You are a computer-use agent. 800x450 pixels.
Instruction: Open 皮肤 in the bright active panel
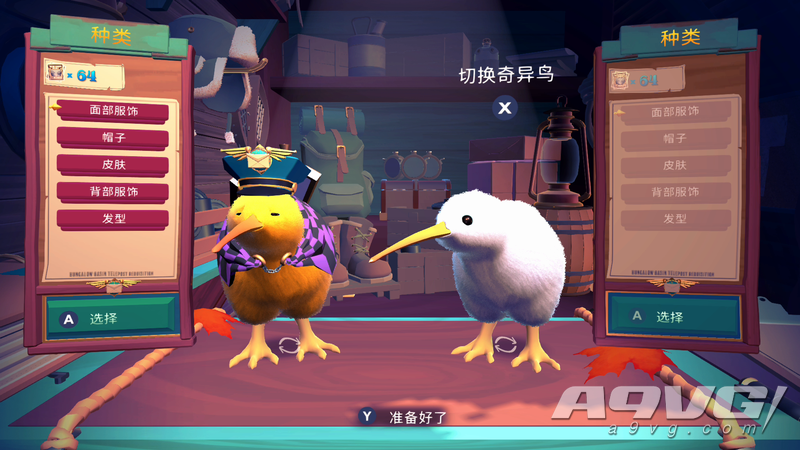tap(112, 164)
